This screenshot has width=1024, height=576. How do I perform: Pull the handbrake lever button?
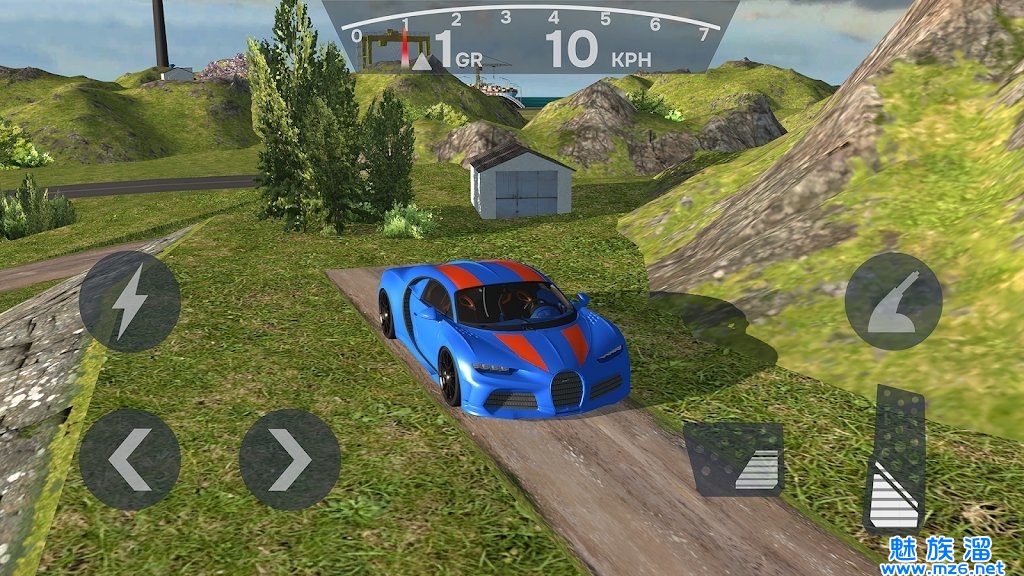(x=893, y=301)
